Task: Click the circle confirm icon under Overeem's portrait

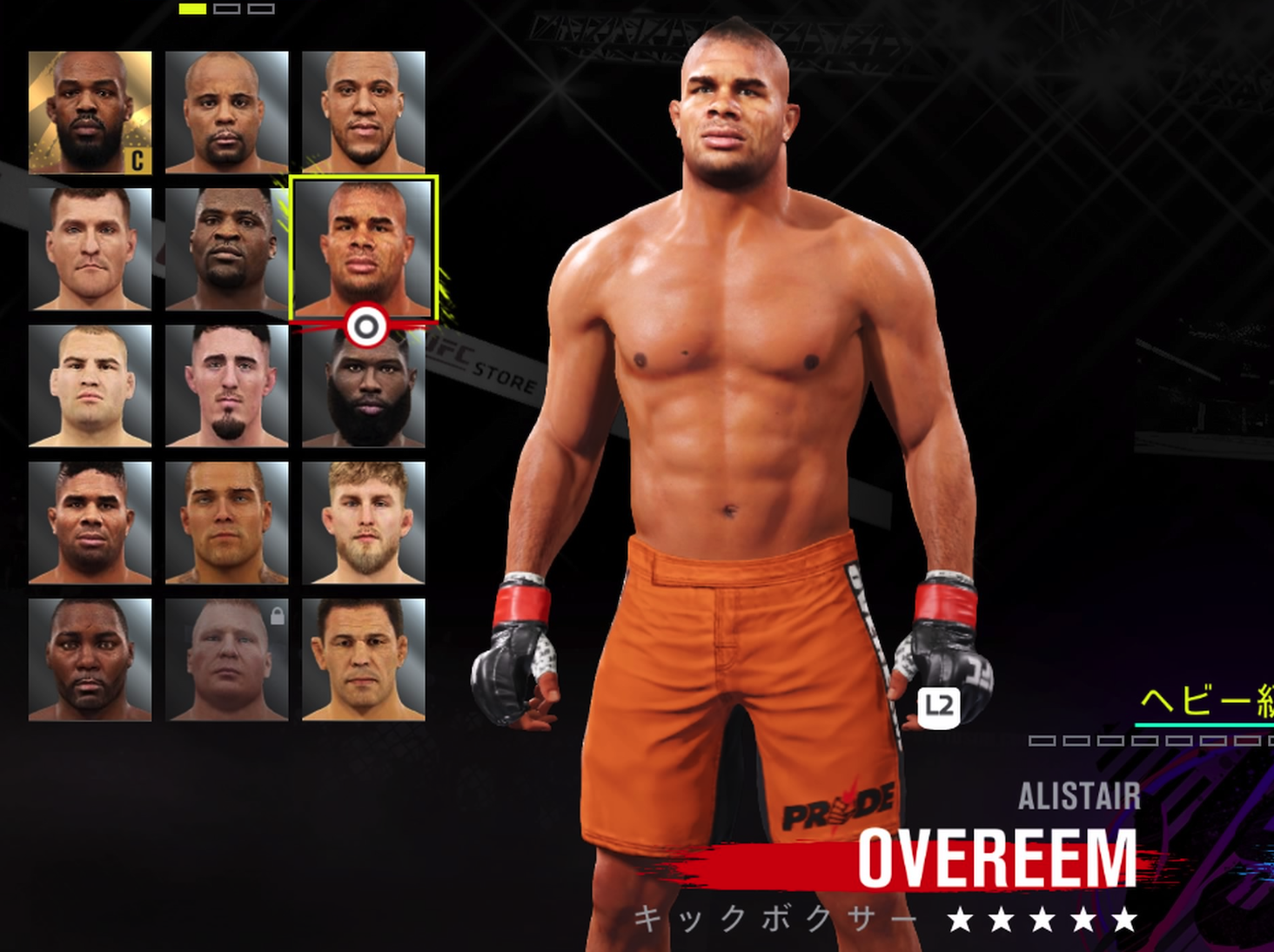Action: pos(366,324)
